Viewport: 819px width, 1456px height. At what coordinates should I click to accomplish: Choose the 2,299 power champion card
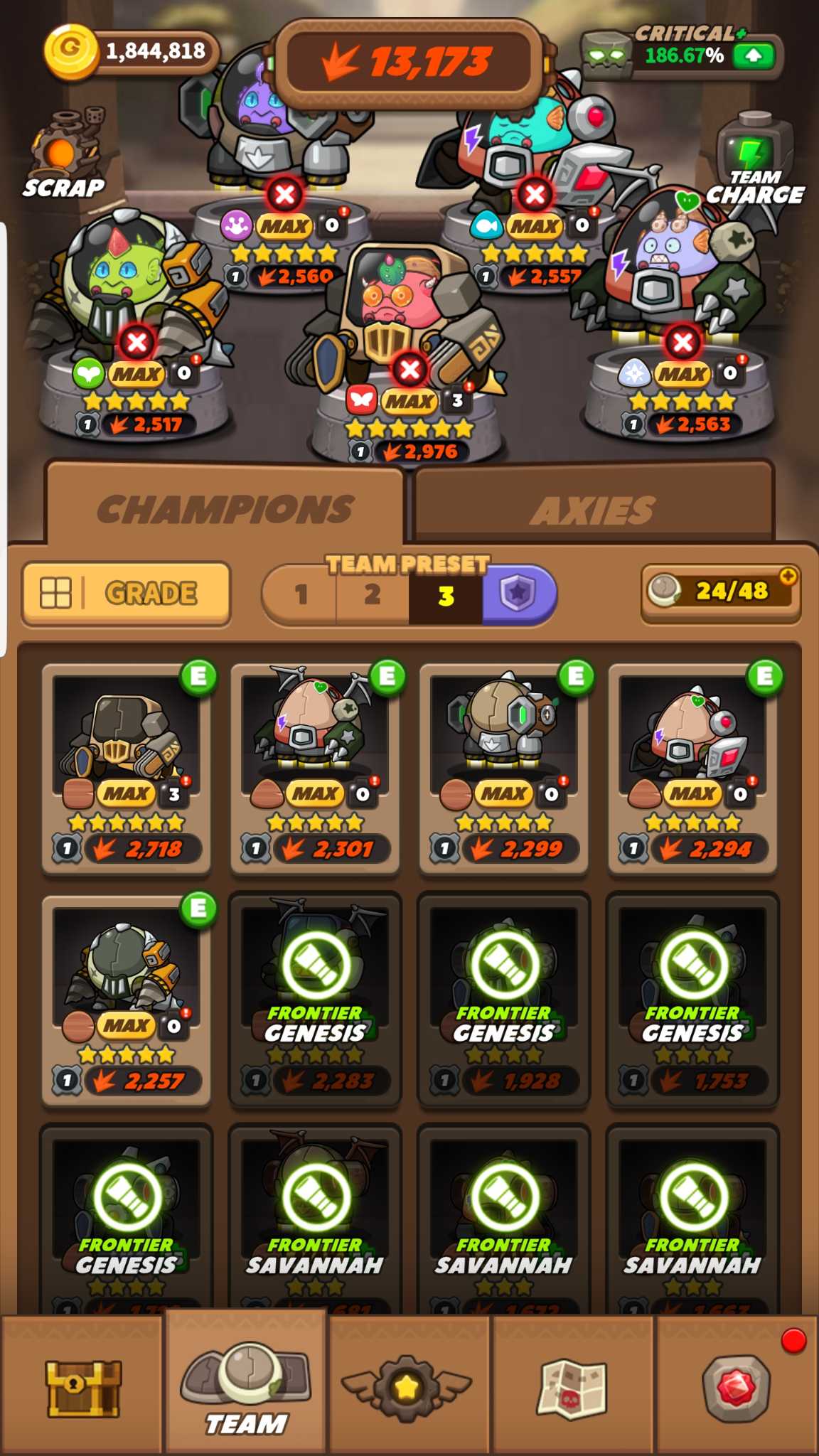tap(504, 768)
